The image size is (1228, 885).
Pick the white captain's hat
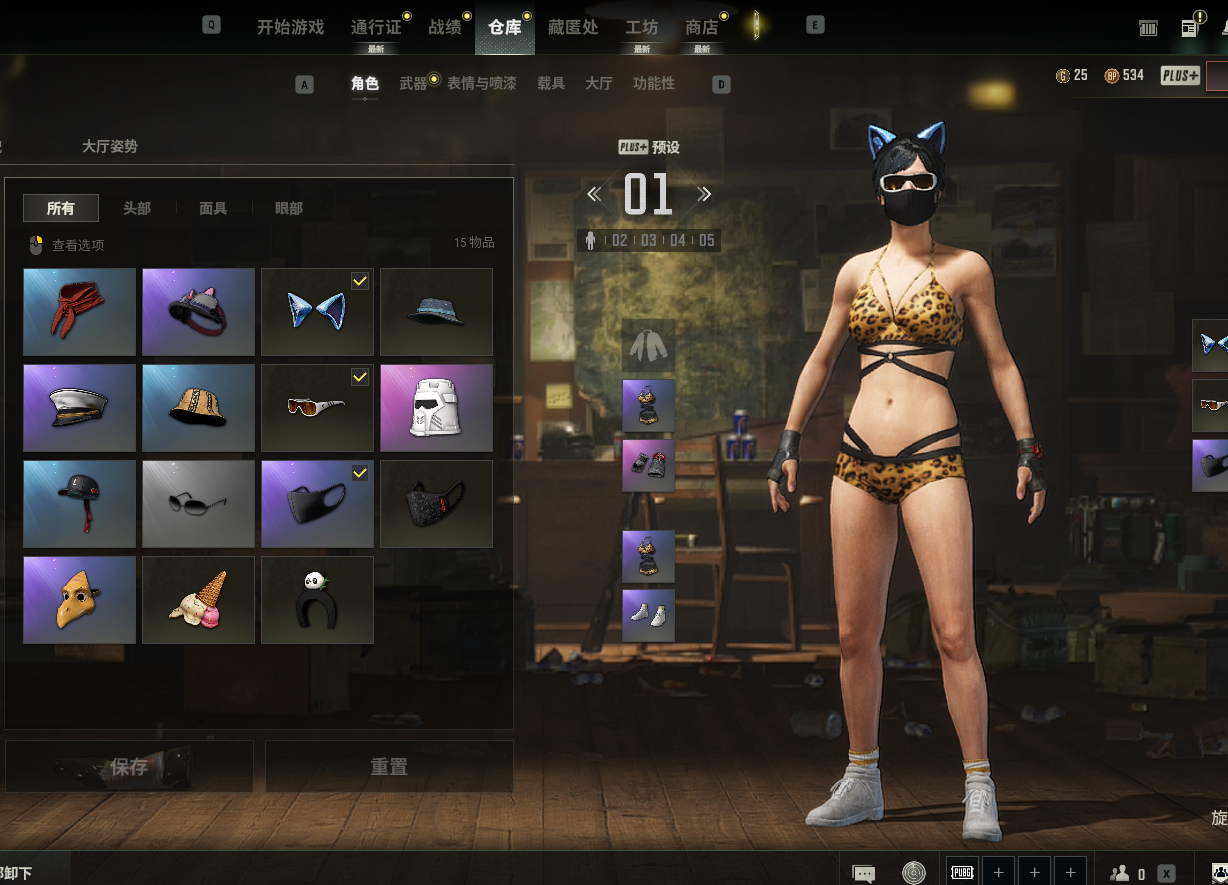79,408
